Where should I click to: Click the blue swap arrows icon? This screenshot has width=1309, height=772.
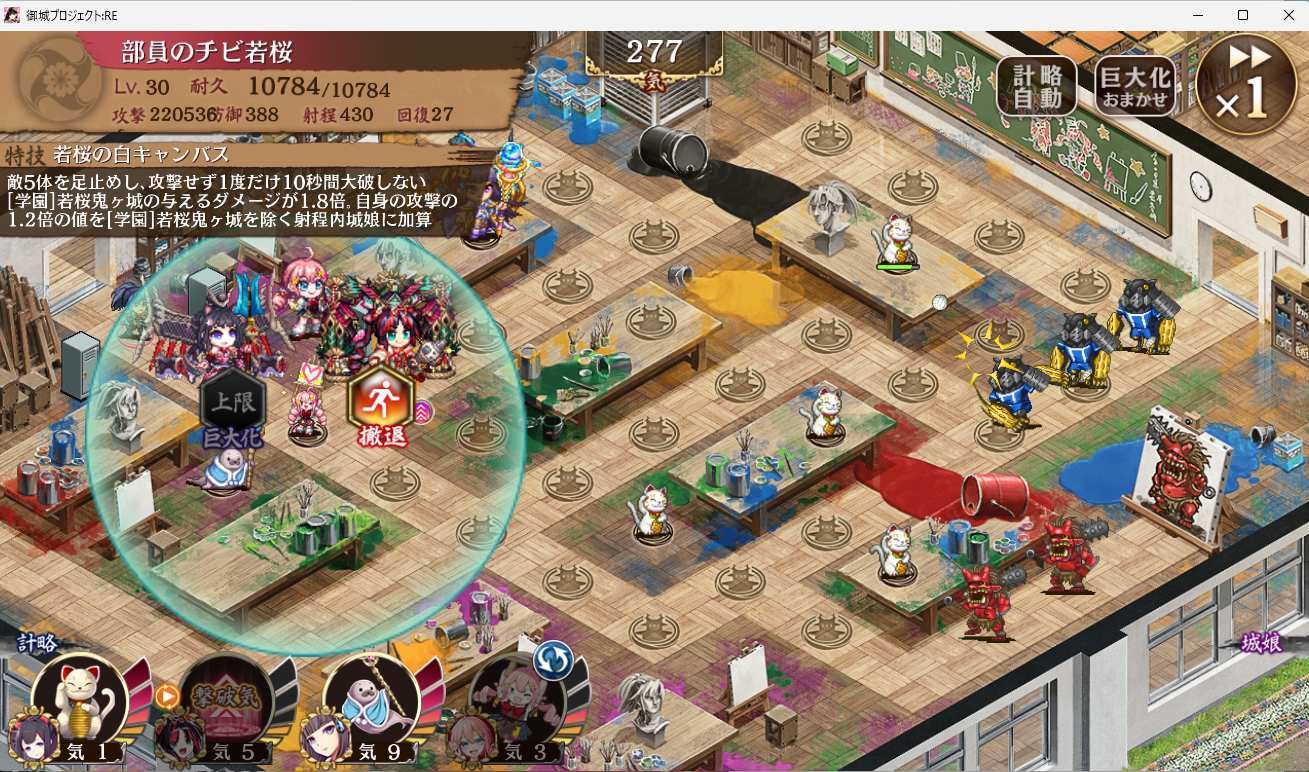pyautogui.click(x=551, y=660)
